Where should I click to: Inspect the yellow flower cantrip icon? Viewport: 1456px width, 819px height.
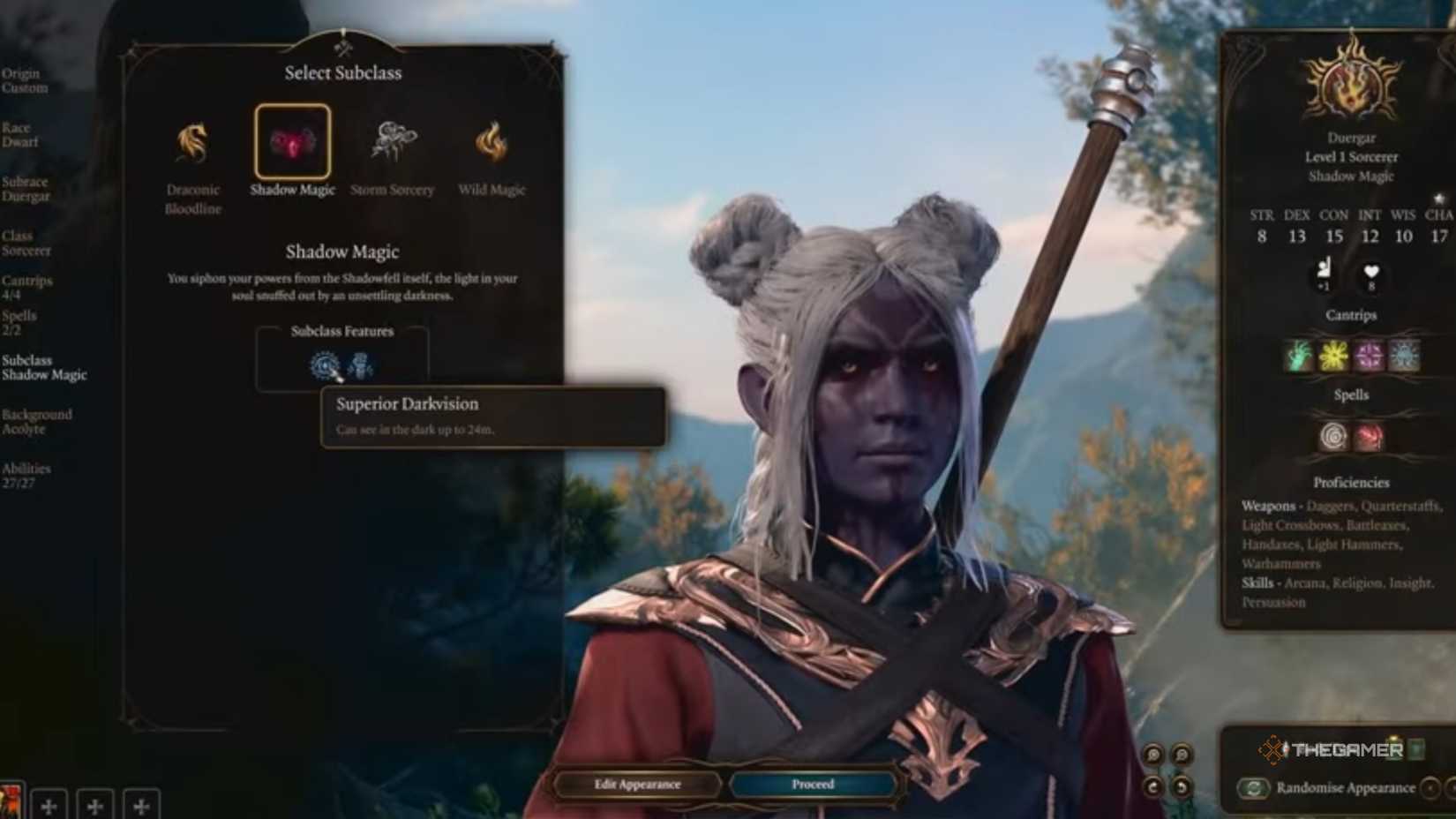tap(1332, 356)
